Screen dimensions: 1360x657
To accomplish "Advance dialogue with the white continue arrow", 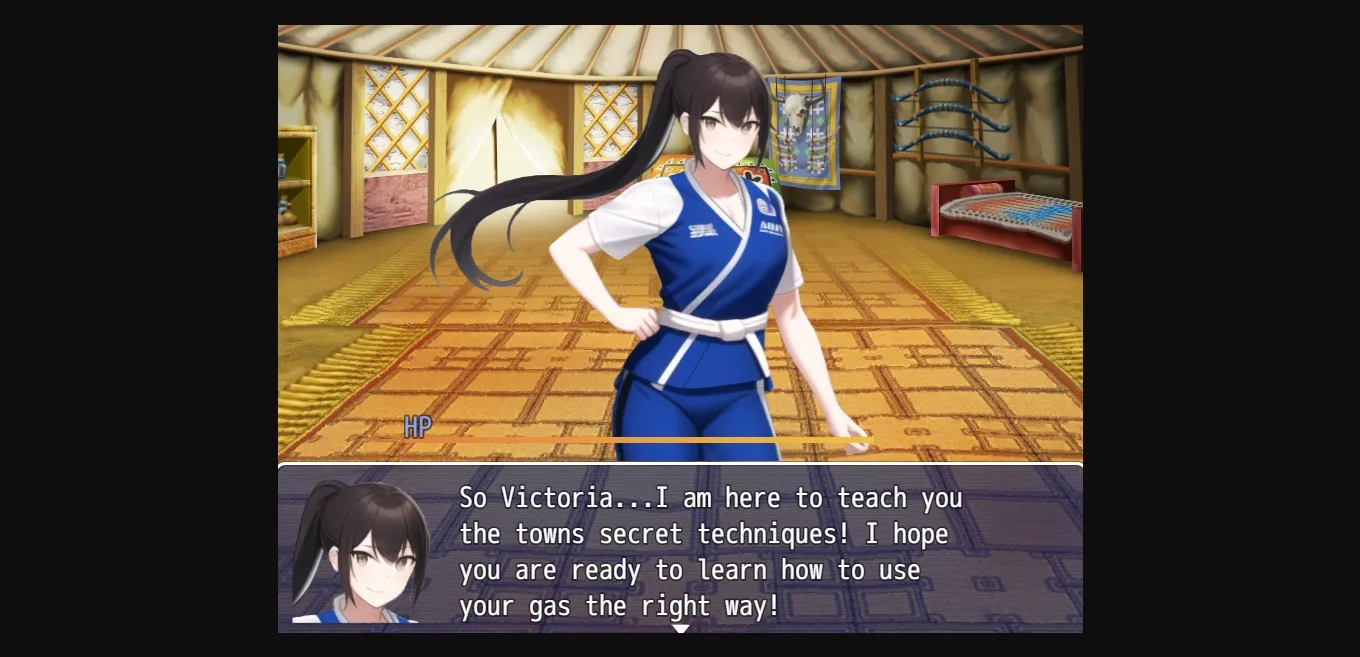I will click(681, 628).
